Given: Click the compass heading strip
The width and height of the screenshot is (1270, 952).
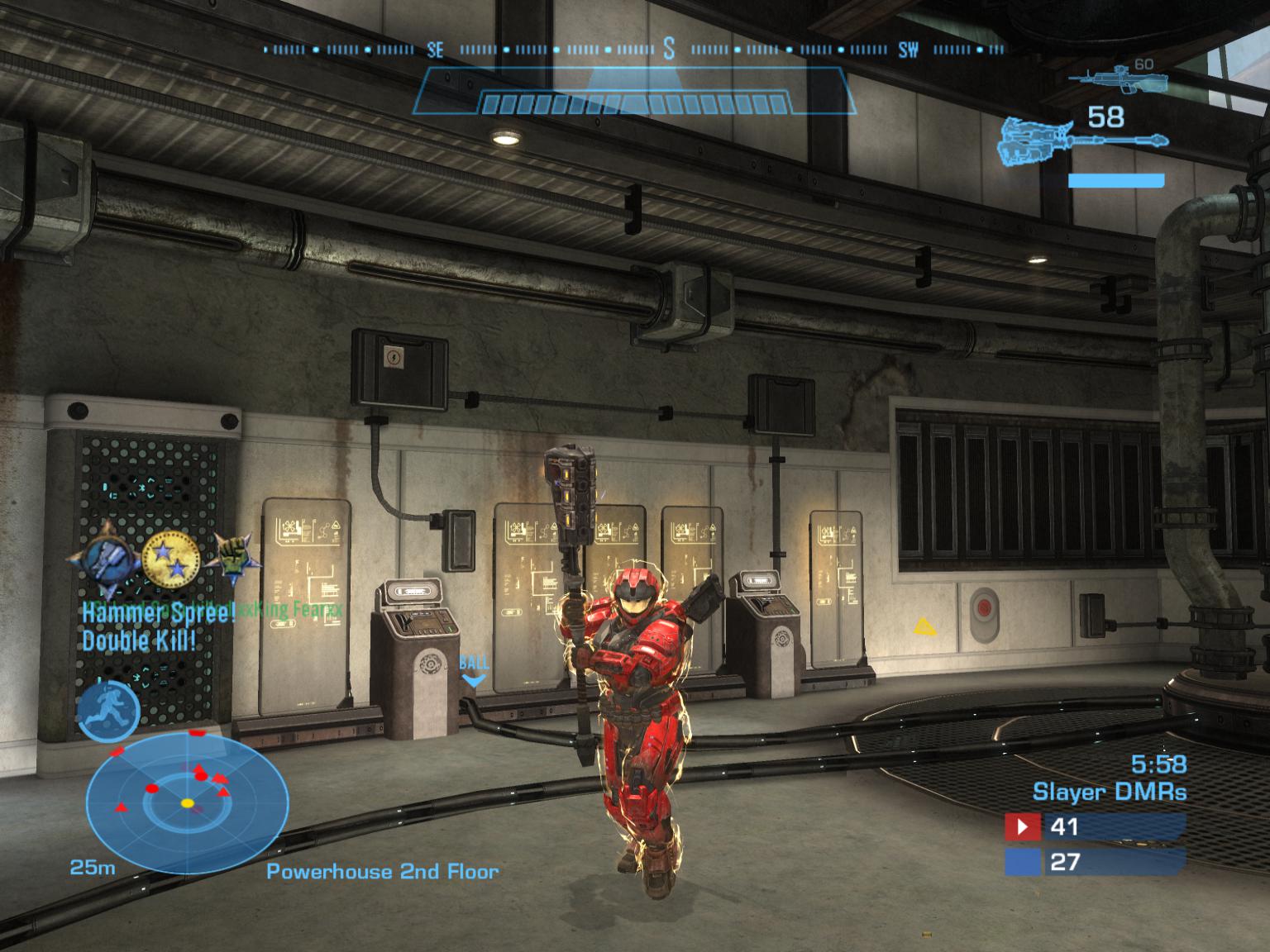Looking at the screenshot, I should click(x=635, y=50).
